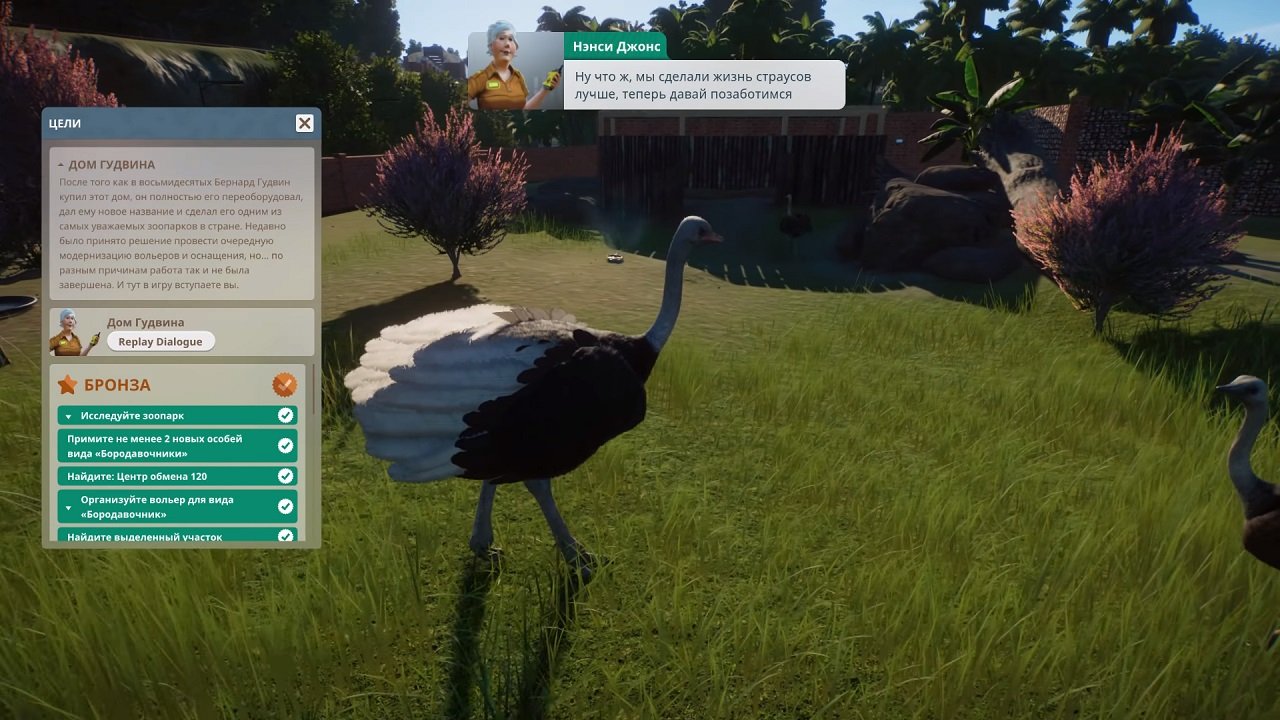Click the checkmark on Найдите выделенный участок
Image resolution: width=1280 pixels, height=720 pixels.
point(285,538)
